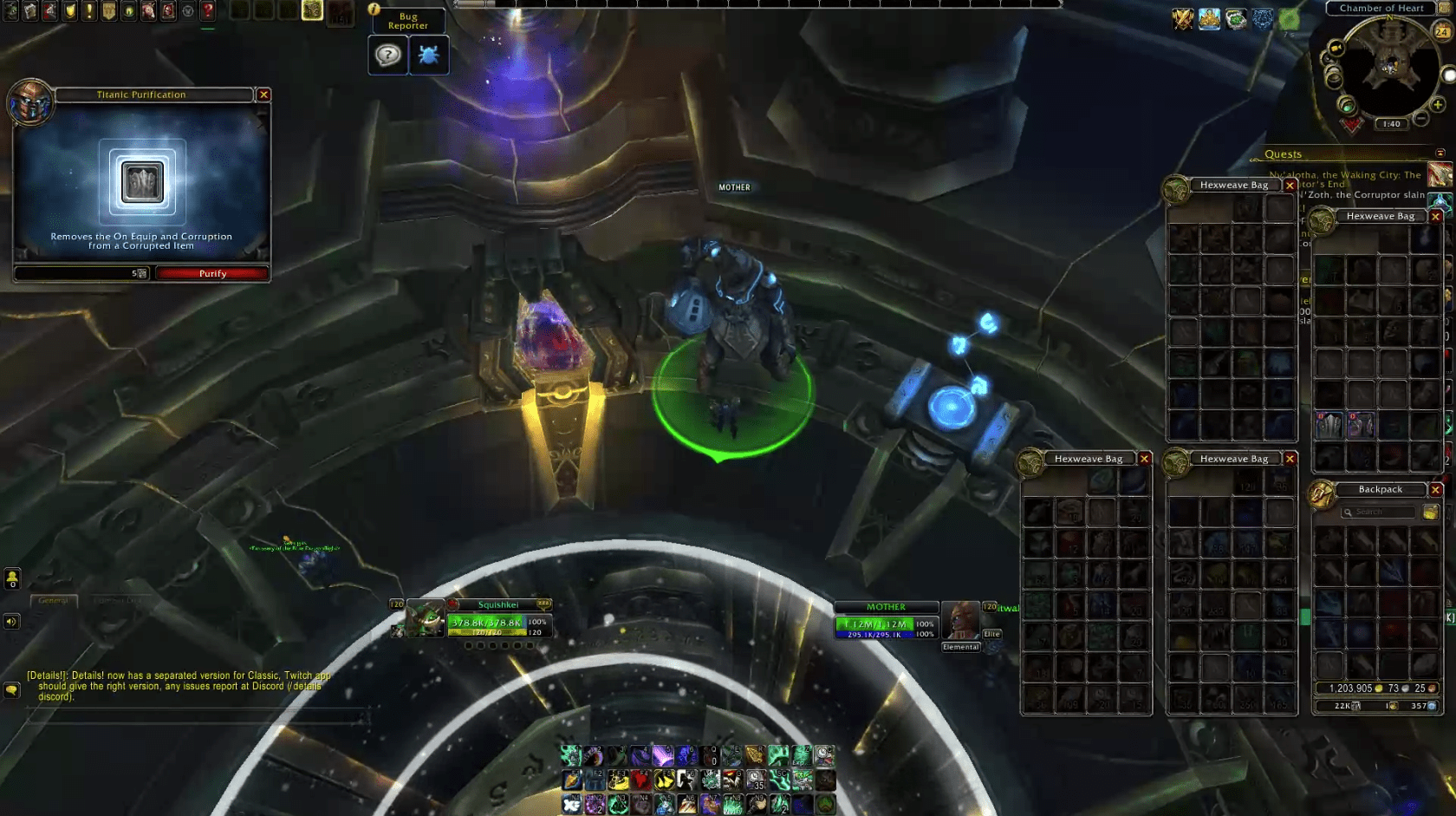
Task: Click the minimap zoom-in plus control
Action: coord(1436,105)
